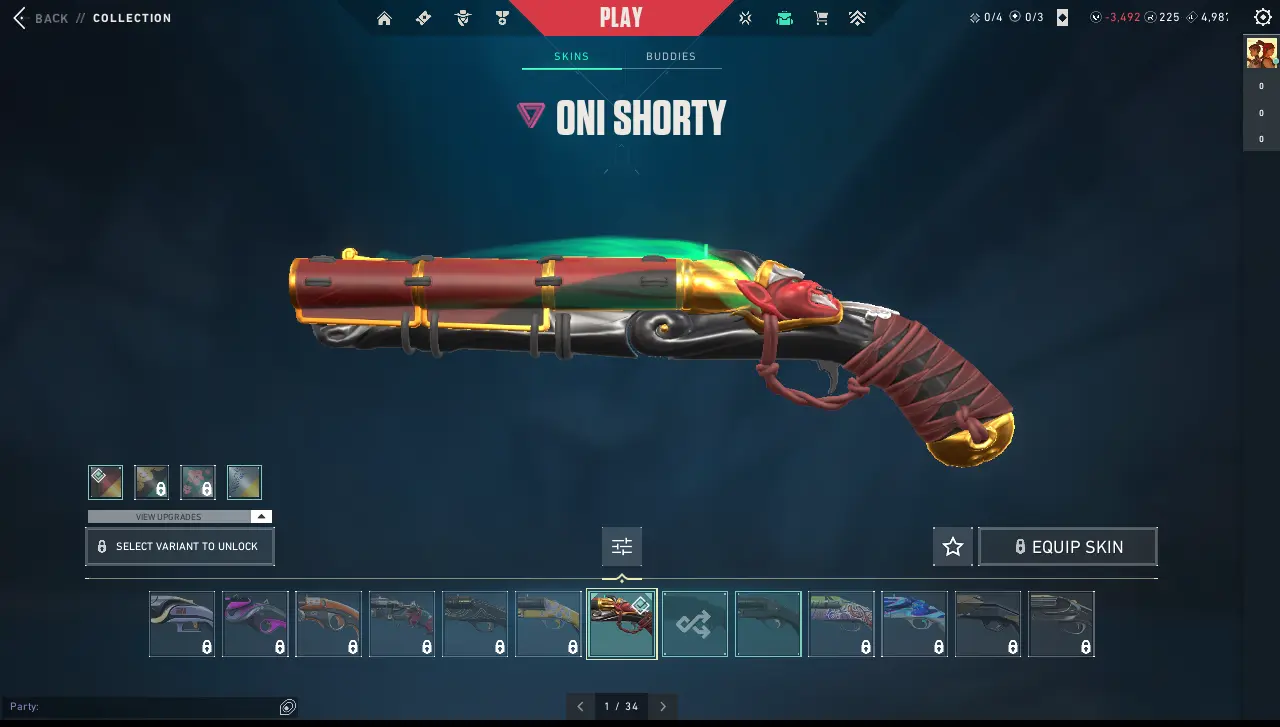
Task: Select the Skins tab
Action: coord(572,56)
